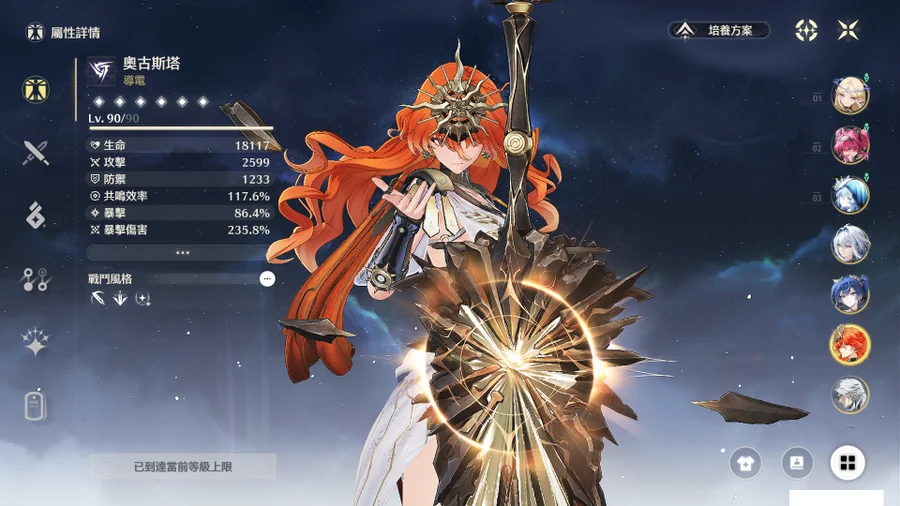Open the diamond-shaped echo tab
Viewport: 900px width, 506px height.
[36, 215]
